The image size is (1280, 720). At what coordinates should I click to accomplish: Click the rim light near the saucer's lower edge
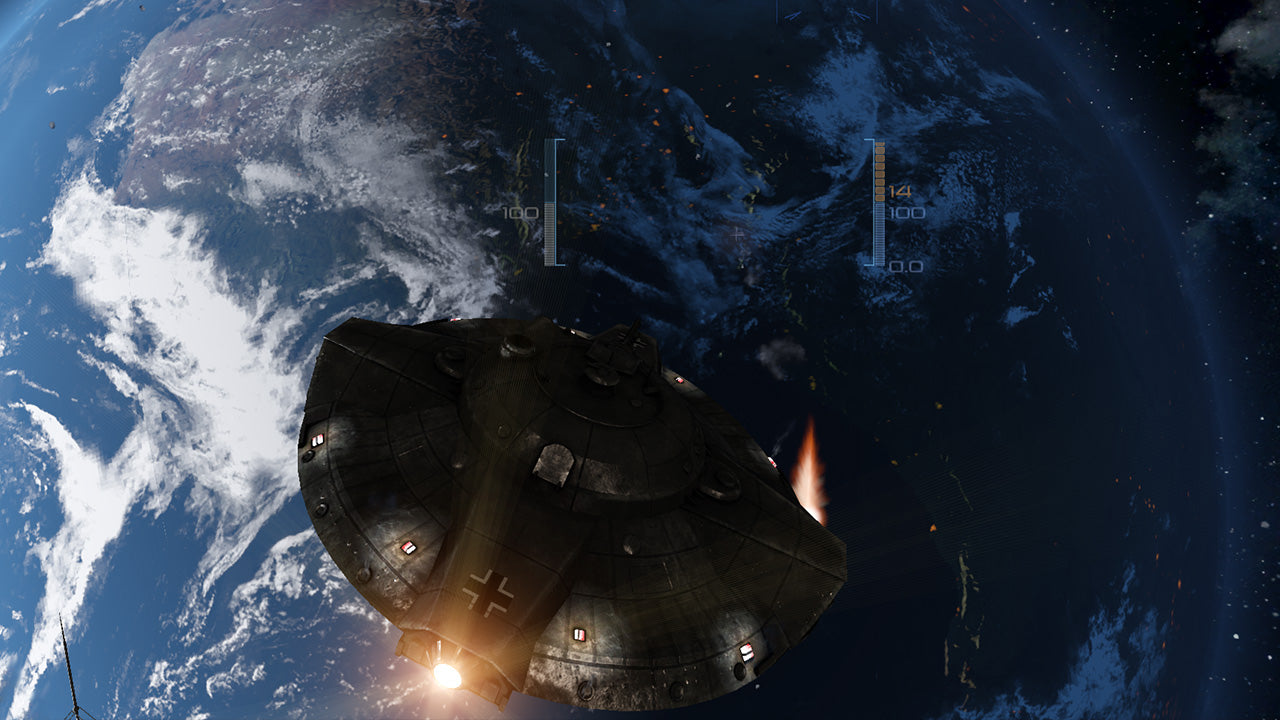[x=580, y=634]
